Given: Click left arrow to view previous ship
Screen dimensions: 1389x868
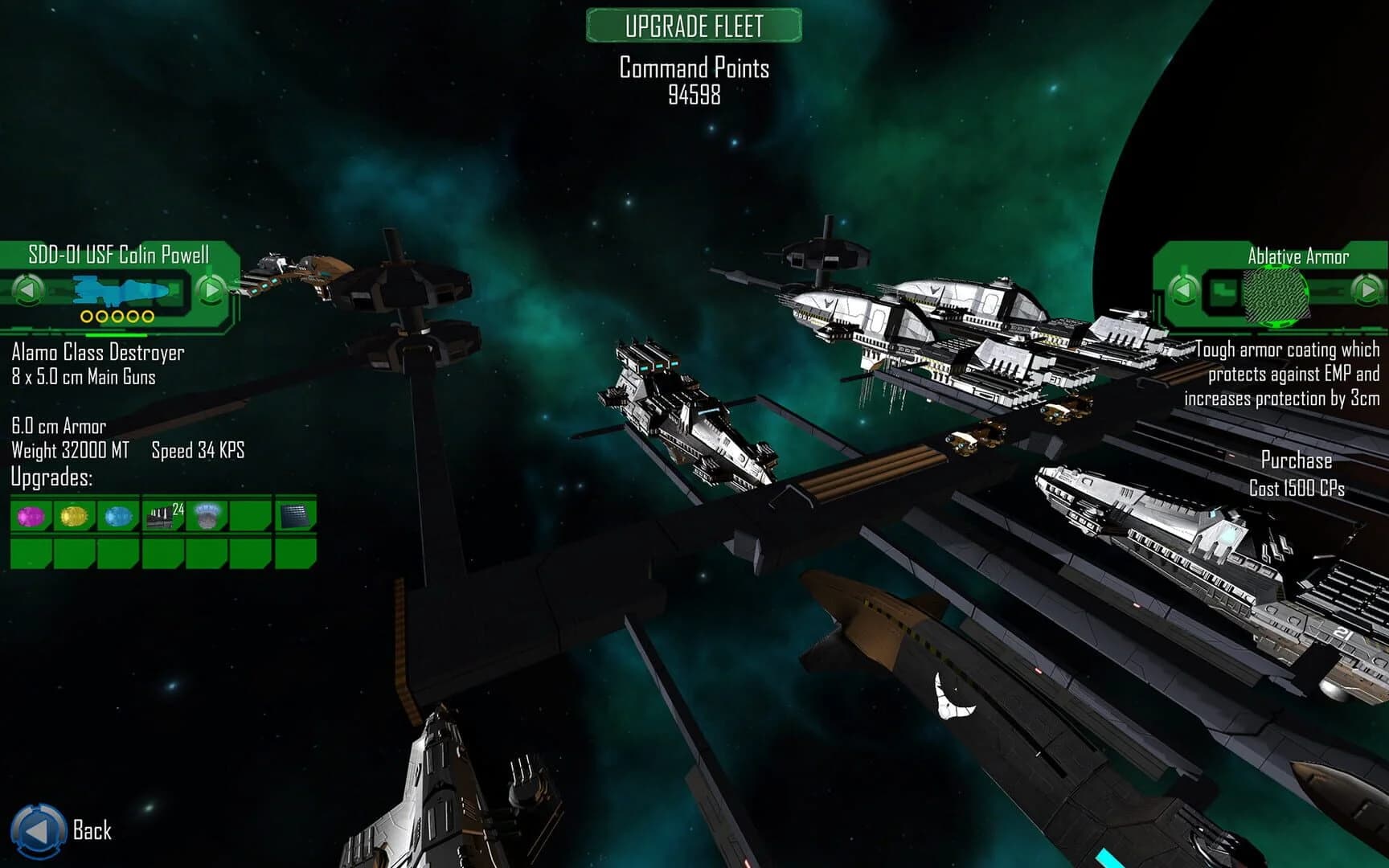Looking at the screenshot, I should click(x=28, y=291).
